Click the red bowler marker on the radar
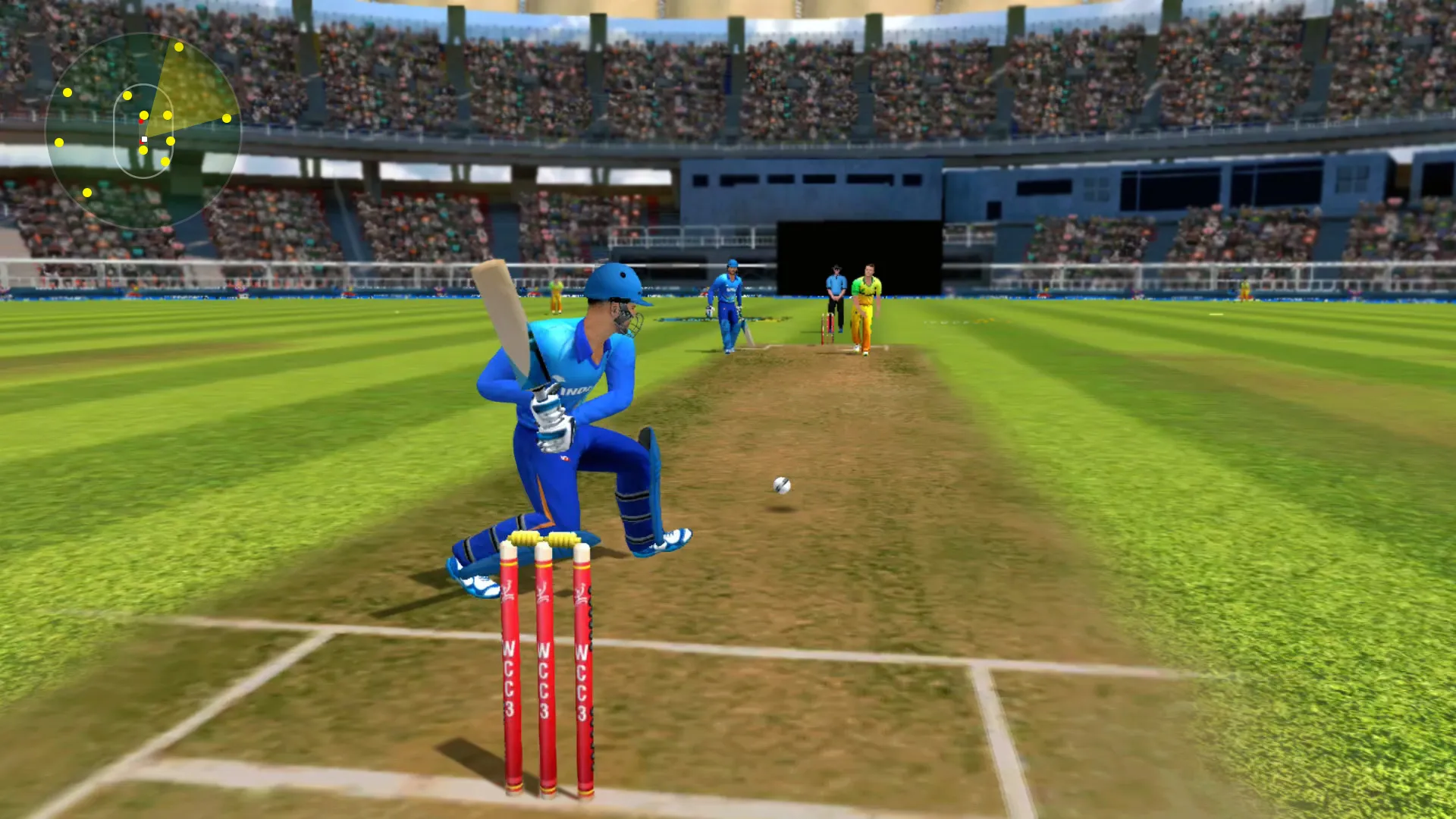Image resolution: width=1456 pixels, height=819 pixels. point(141,121)
